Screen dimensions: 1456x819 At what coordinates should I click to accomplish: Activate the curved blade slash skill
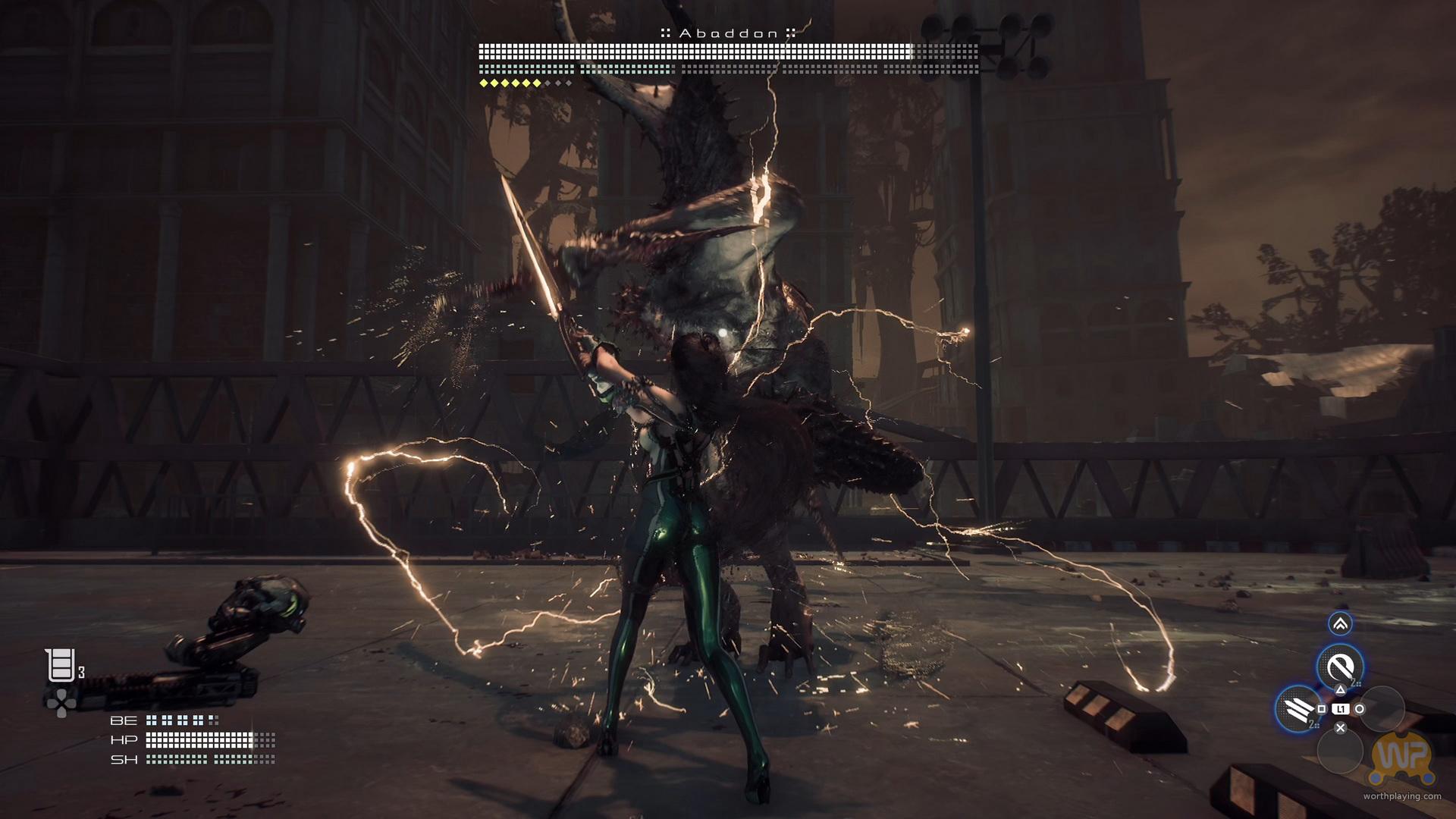[1340, 667]
